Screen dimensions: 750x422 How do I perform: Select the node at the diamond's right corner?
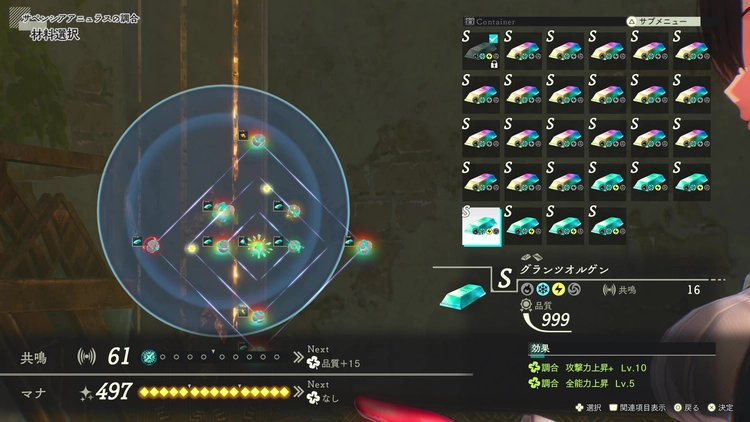coord(363,244)
